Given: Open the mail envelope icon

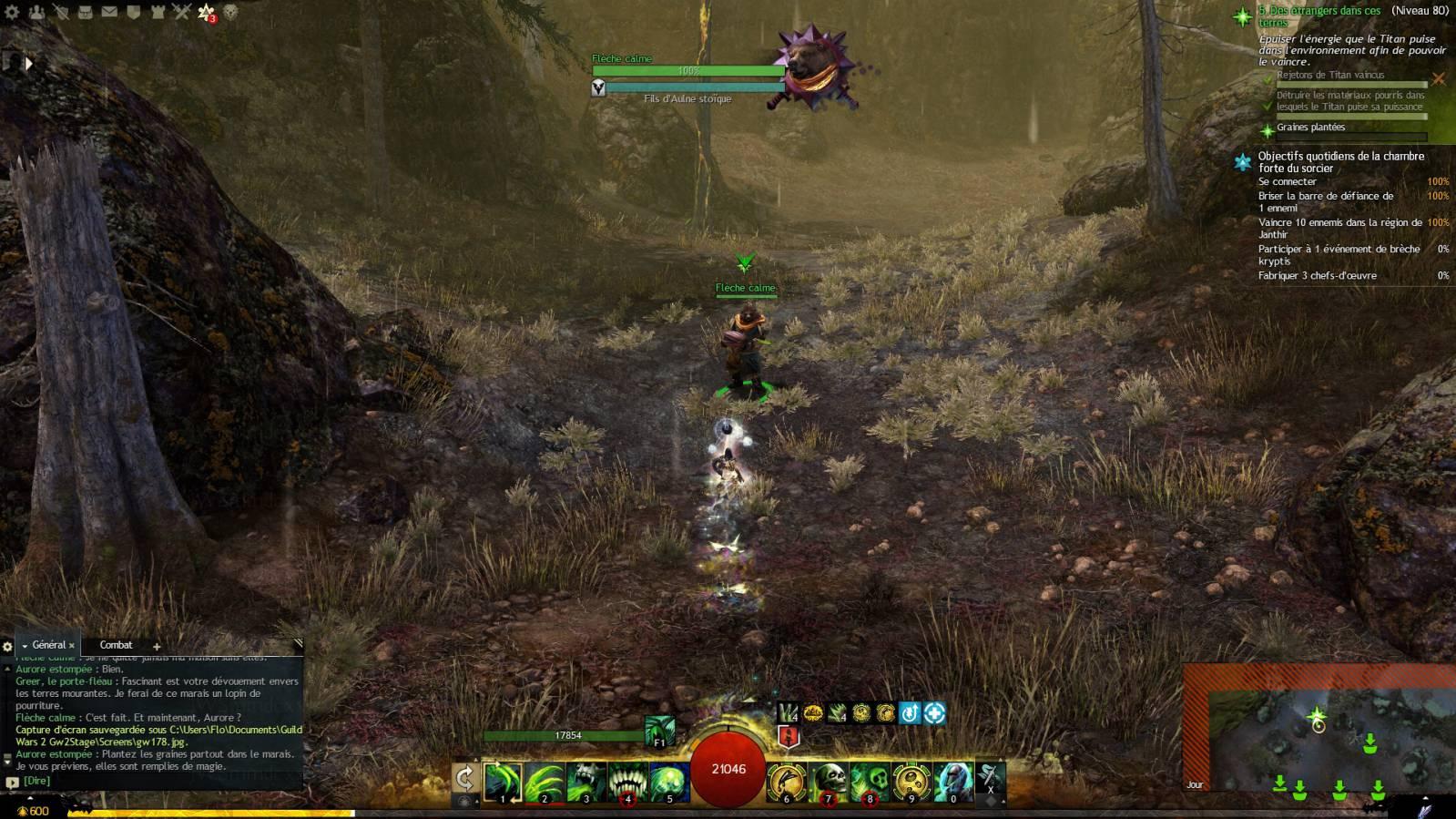Looking at the screenshot, I should (109, 12).
